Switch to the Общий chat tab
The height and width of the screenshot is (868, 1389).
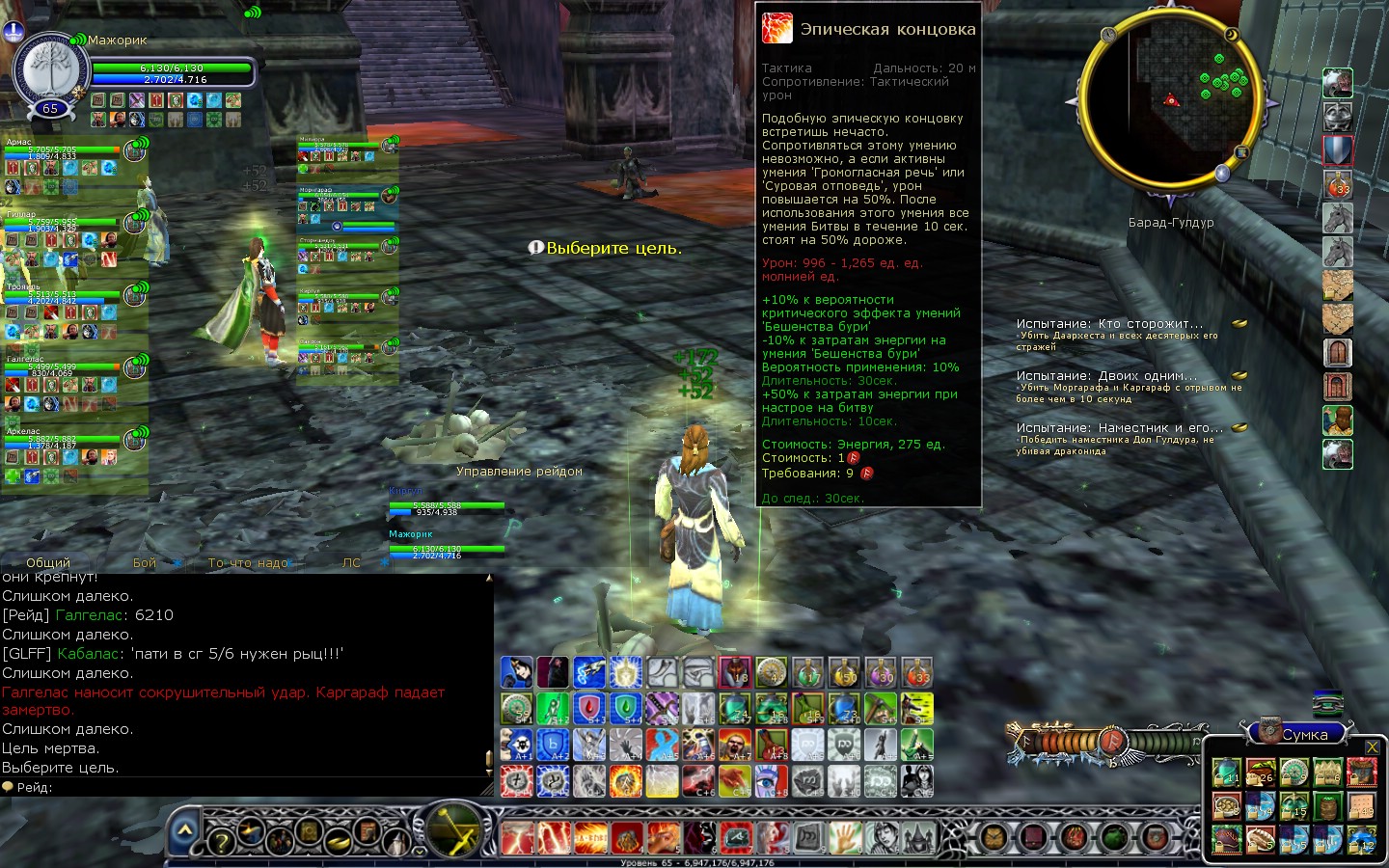[x=48, y=562]
